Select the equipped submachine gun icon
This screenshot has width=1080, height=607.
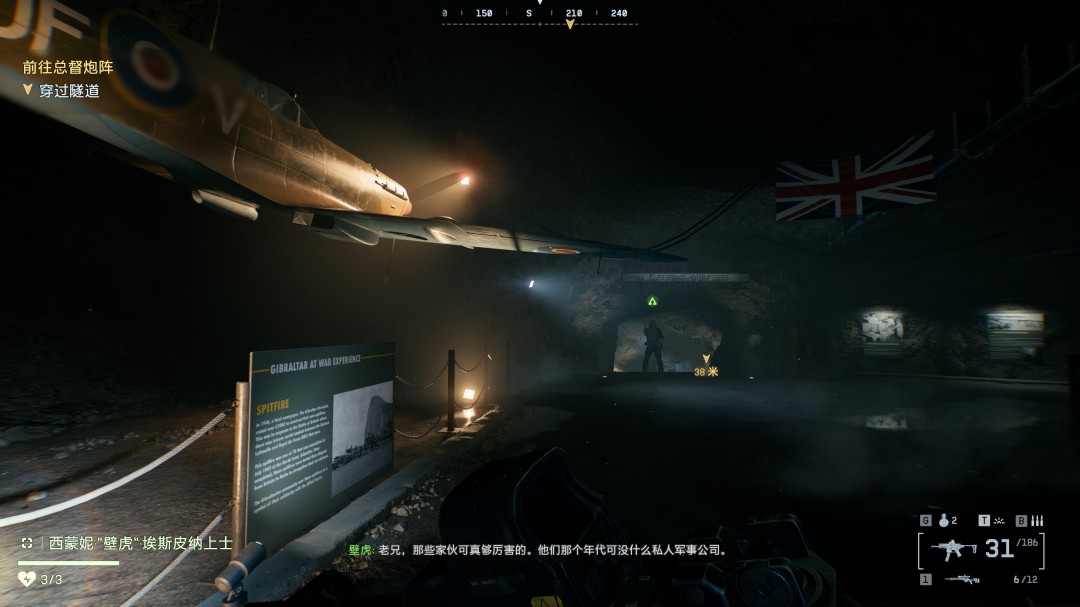tap(953, 549)
